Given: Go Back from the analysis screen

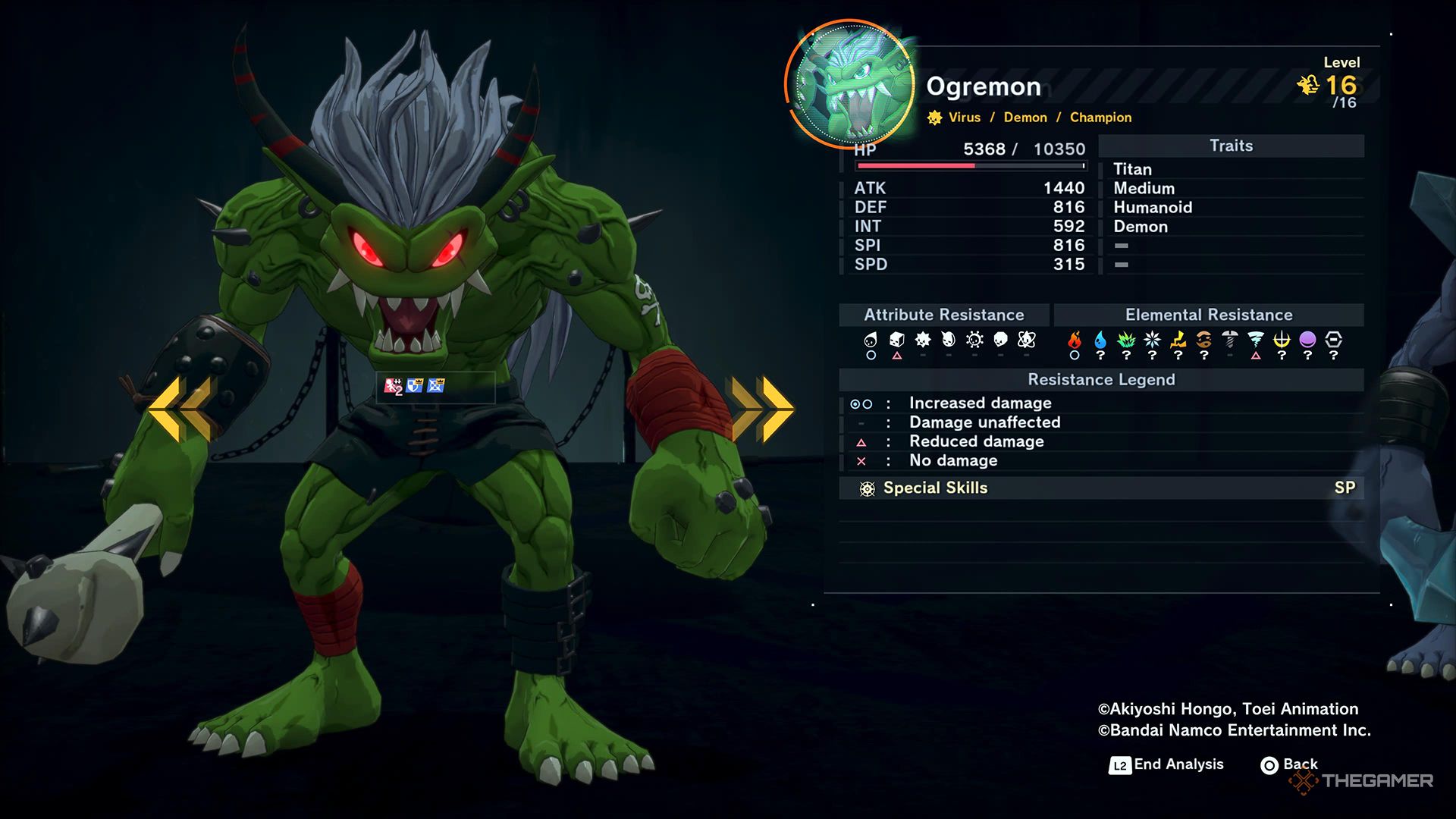Looking at the screenshot, I should pos(1289,764).
